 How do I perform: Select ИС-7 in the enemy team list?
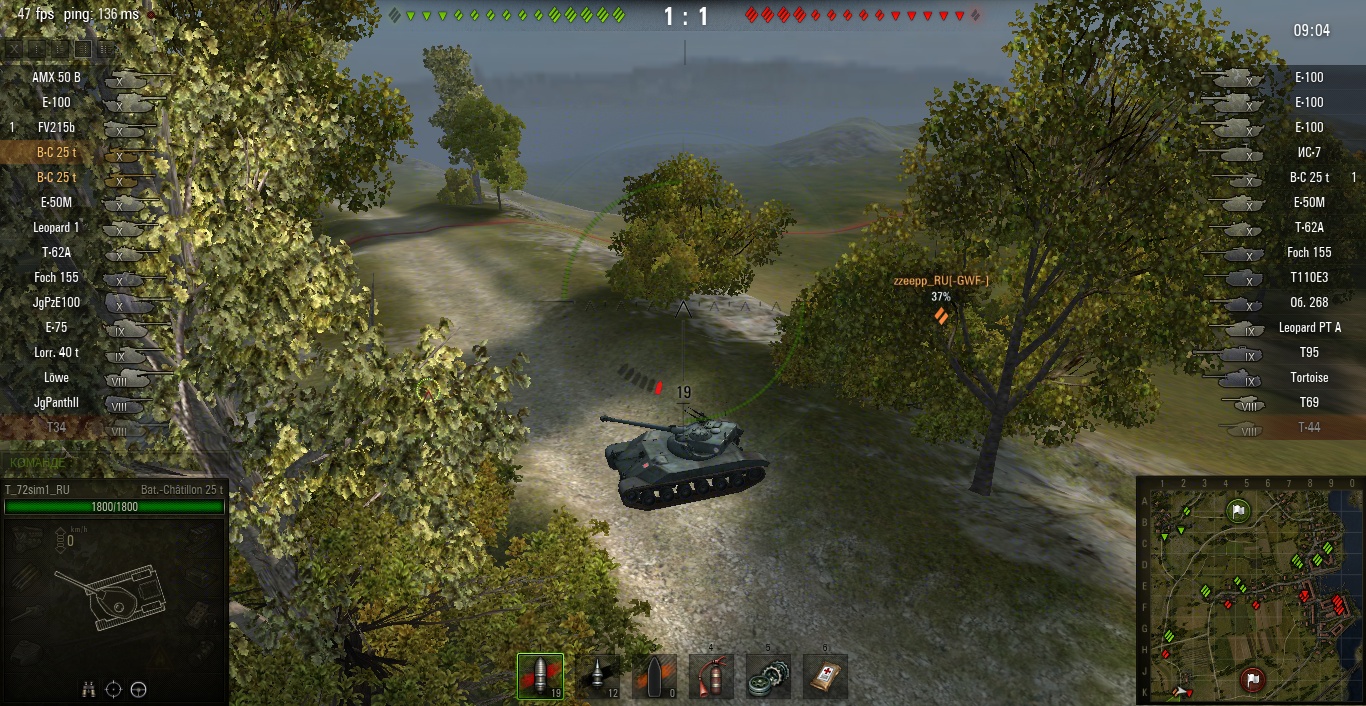(1308, 152)
